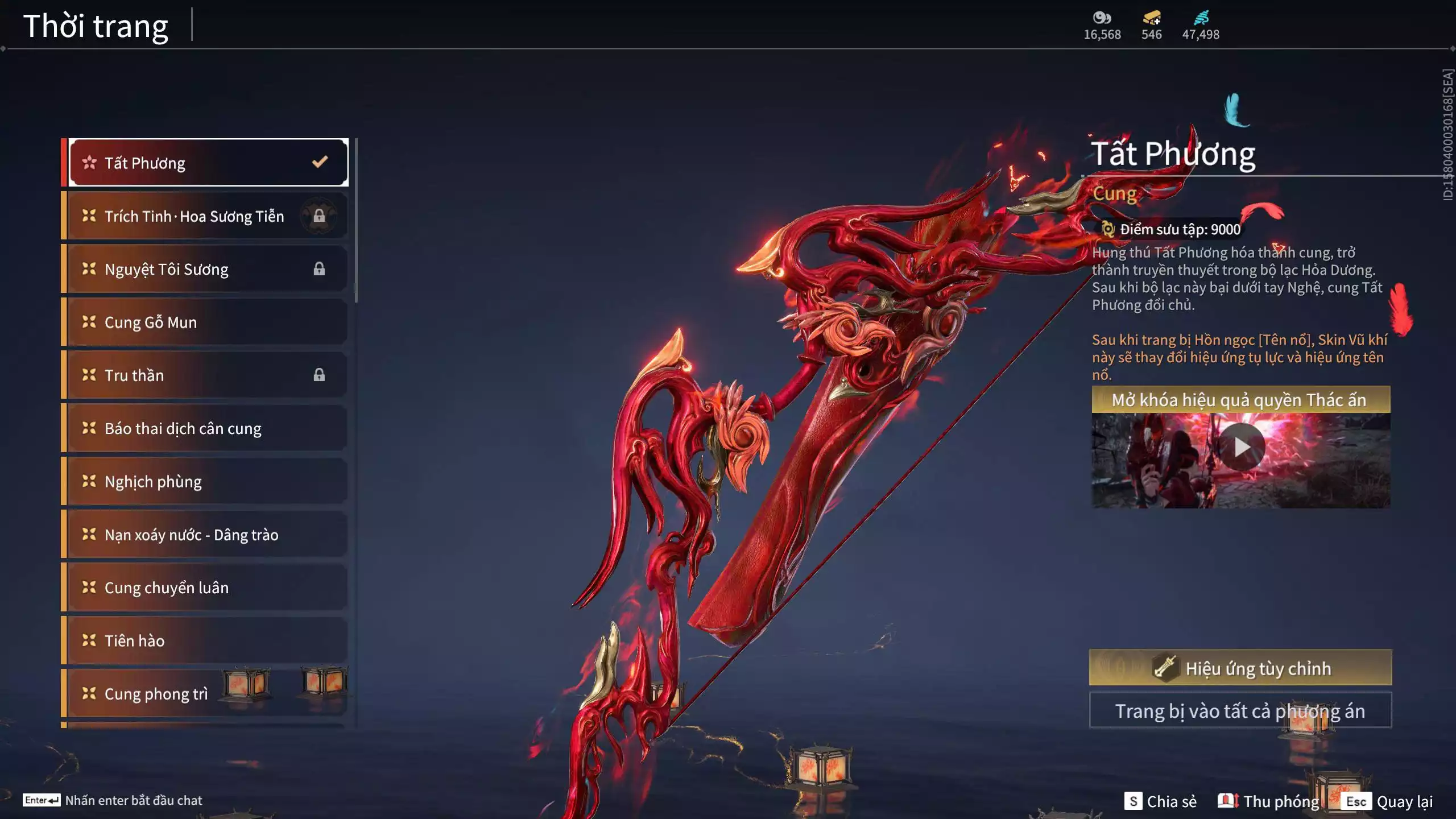This screenshot has height=819, width=1456.
Task: Click the lock icon on Tru thần
Action: (x=319, y=375)
